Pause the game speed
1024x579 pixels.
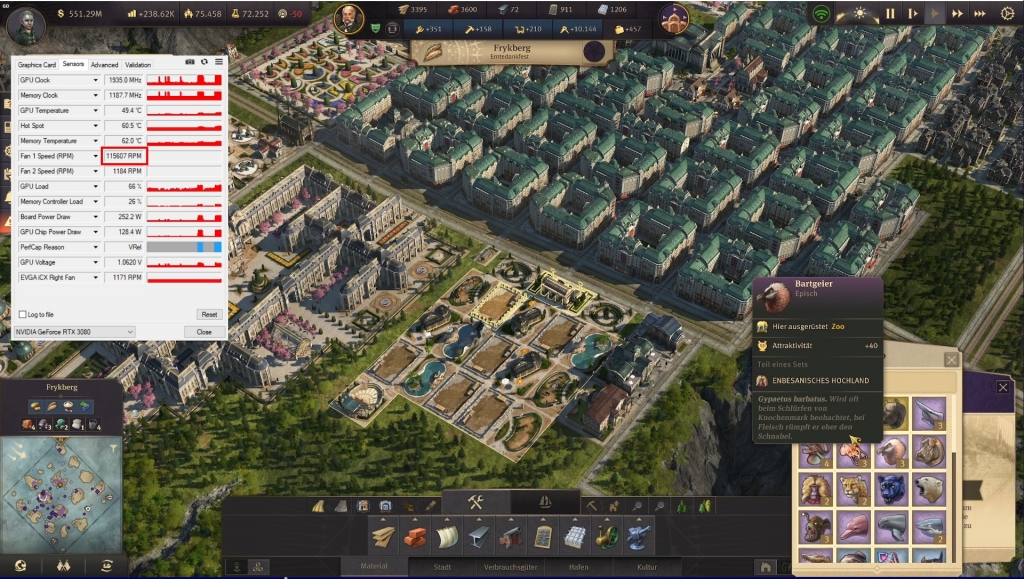click(x=890, y=14)
